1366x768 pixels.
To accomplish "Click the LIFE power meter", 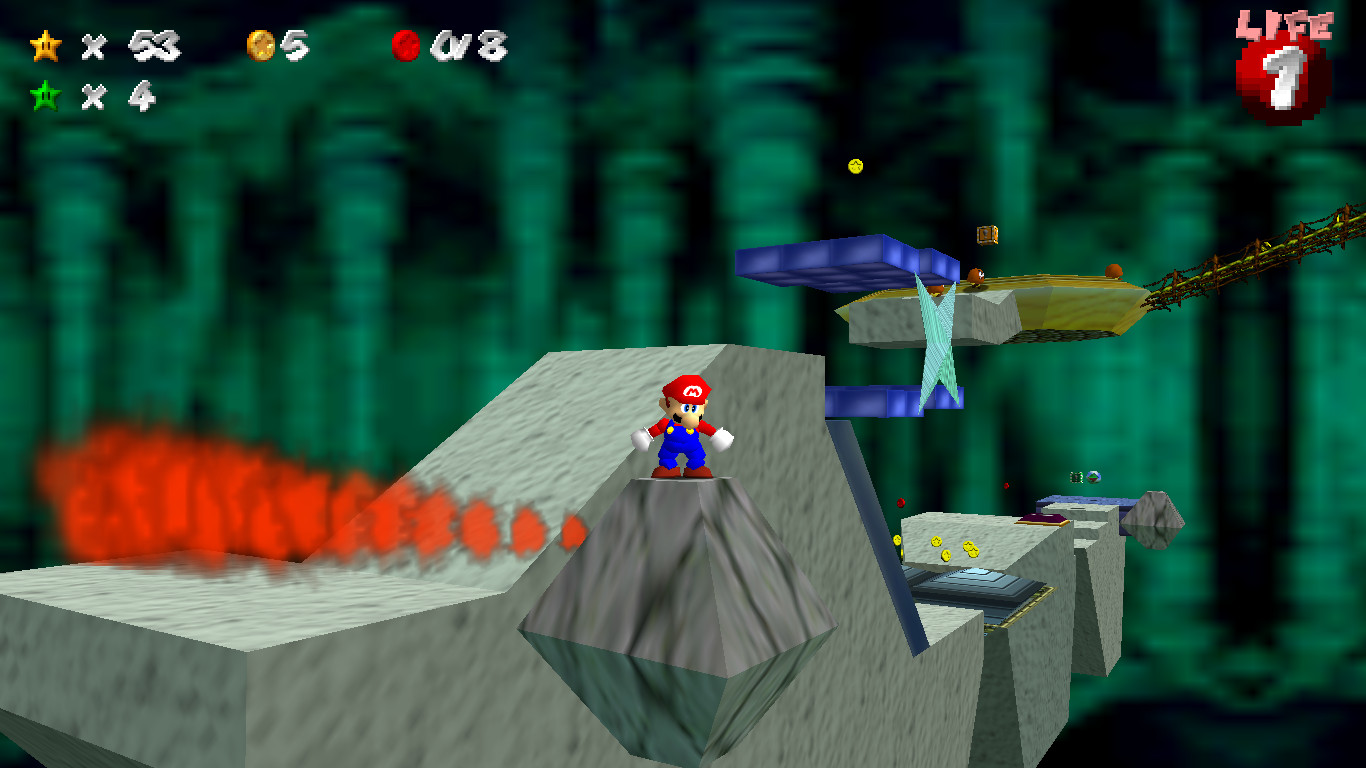I will coord(1283,80).
